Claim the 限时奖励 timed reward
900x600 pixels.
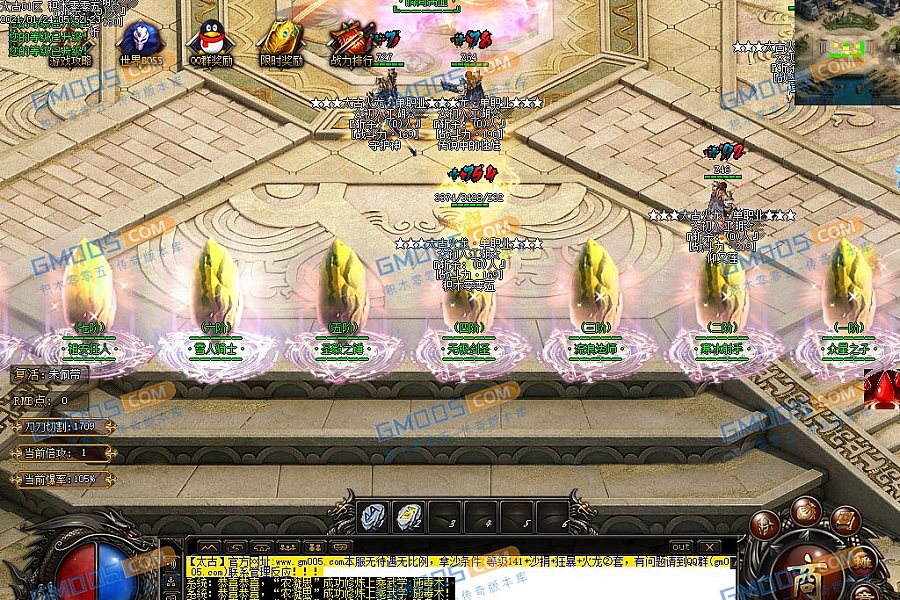point(281,40)
